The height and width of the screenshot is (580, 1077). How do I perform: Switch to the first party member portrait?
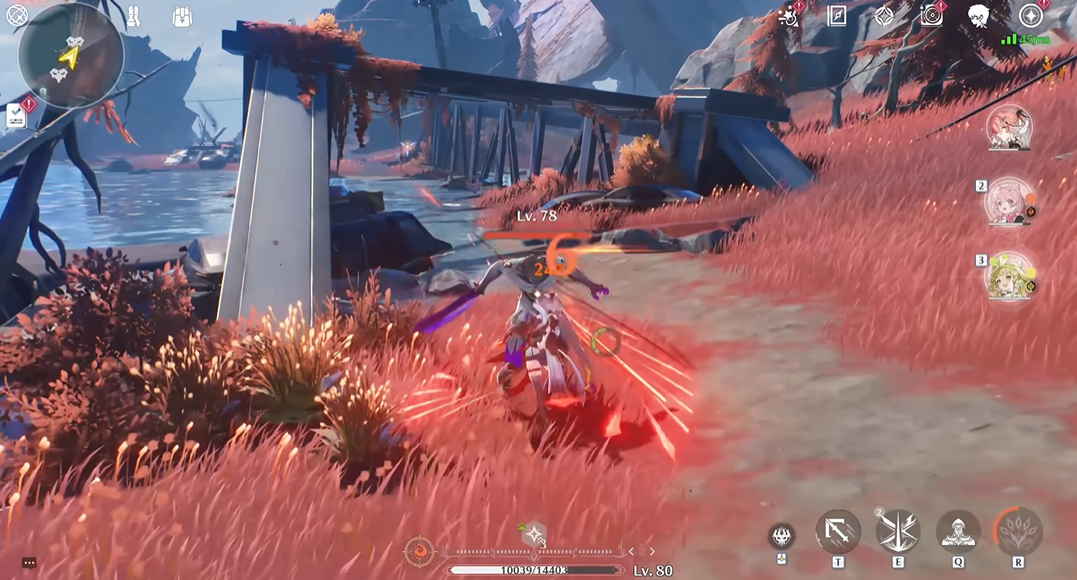tap(1009, 129)
